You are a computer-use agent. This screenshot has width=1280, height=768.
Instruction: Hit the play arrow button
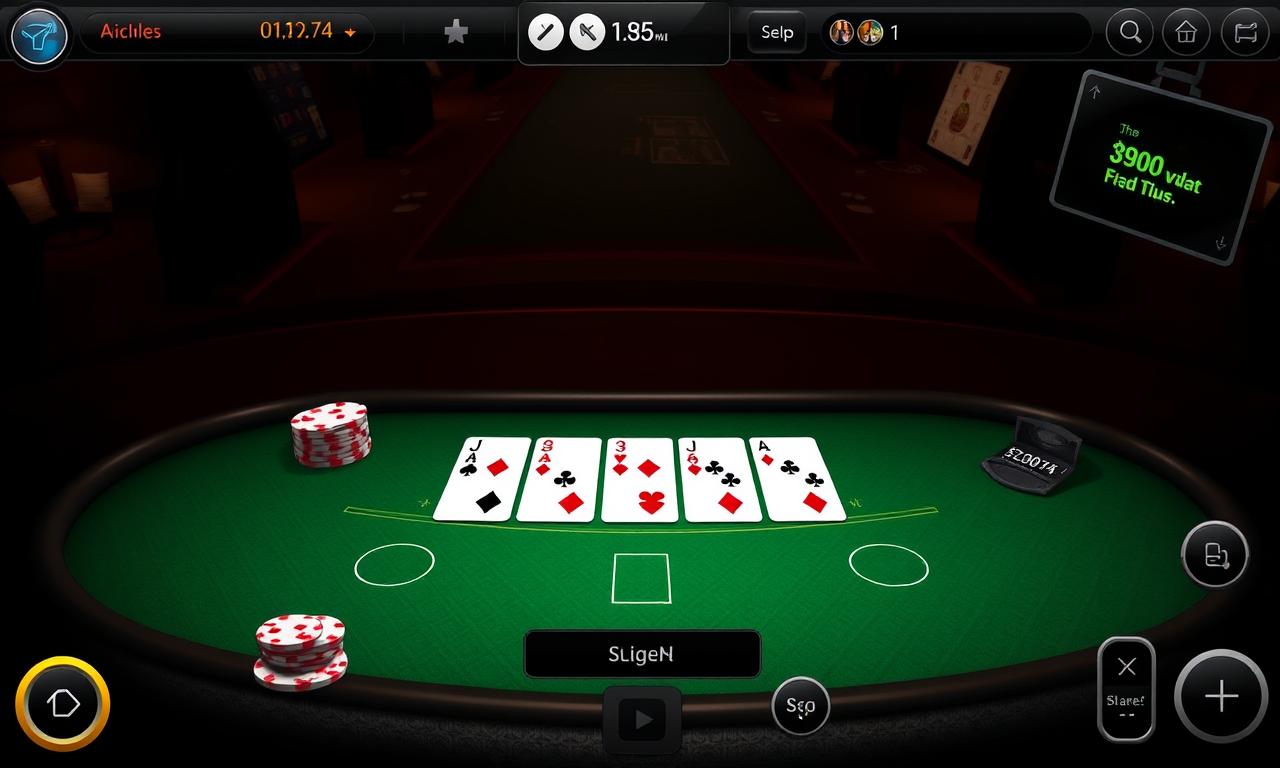[x=642, y=719]
